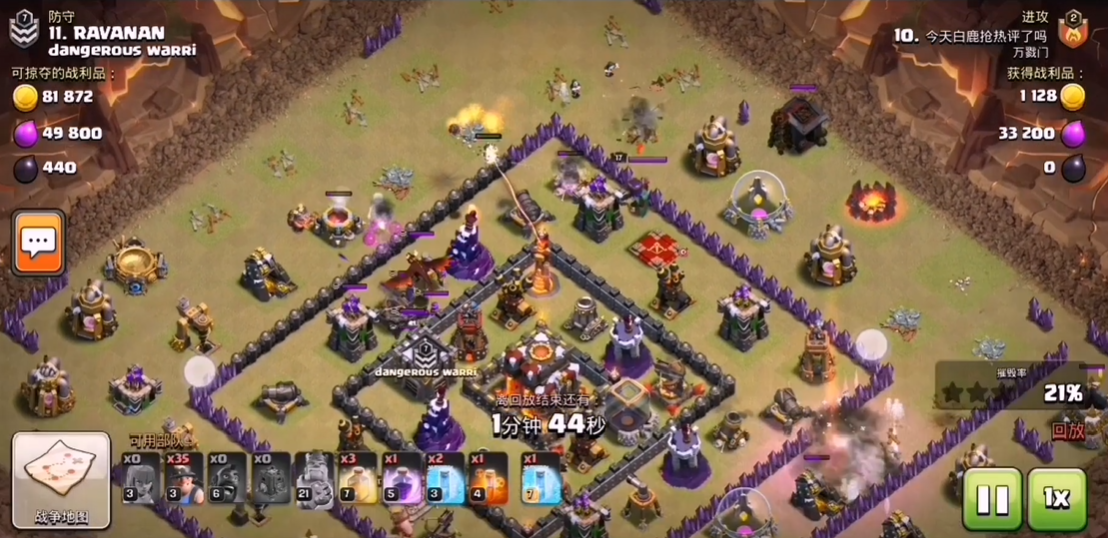The height and width of the screenshot is (538, 1108).
Task: Select the greyed-out siege machine slot
Action: tap(270, 479)
